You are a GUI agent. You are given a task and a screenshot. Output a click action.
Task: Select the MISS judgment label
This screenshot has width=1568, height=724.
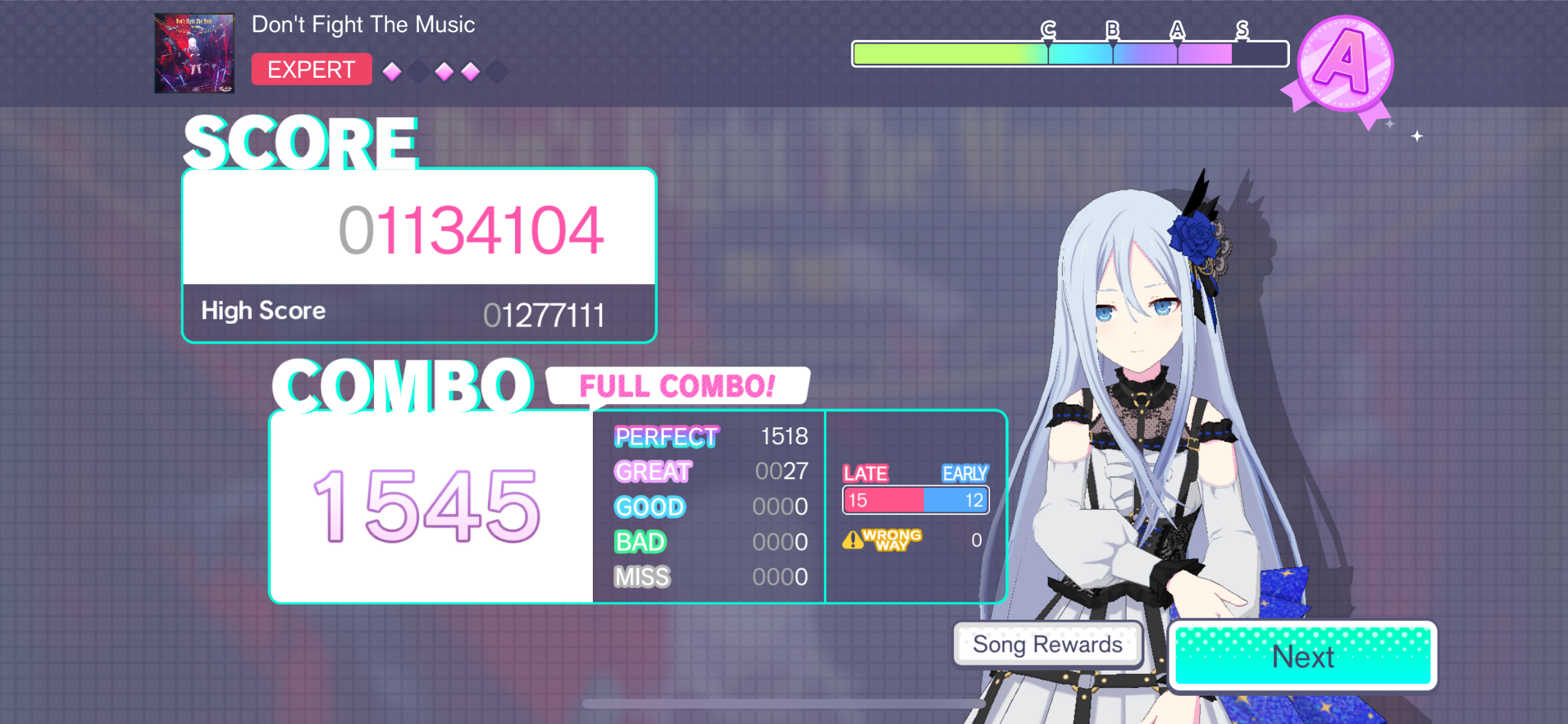pos(642,577)
